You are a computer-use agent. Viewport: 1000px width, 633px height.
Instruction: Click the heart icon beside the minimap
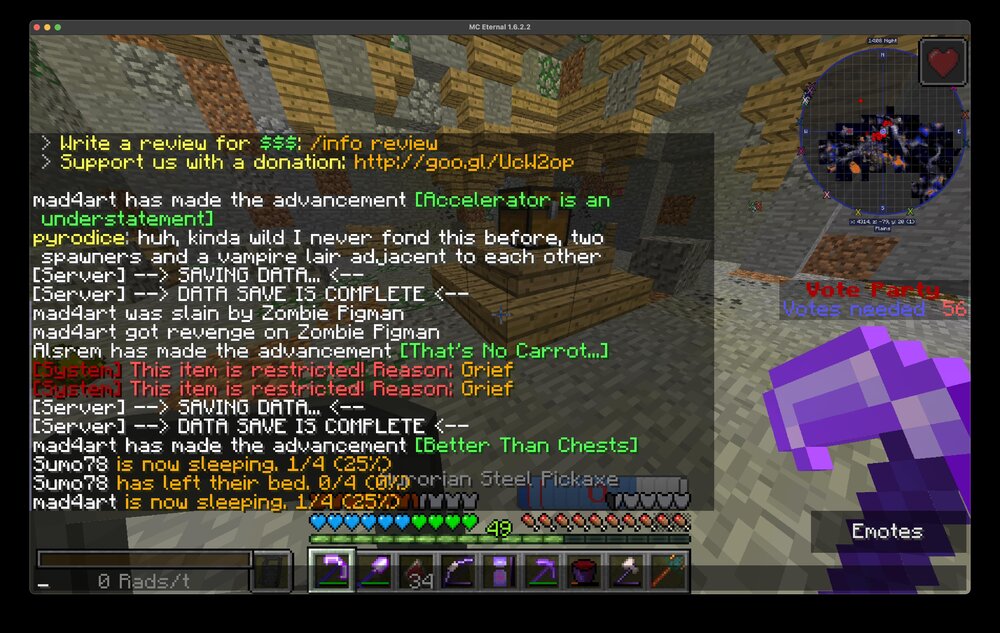tap(942, 62)
